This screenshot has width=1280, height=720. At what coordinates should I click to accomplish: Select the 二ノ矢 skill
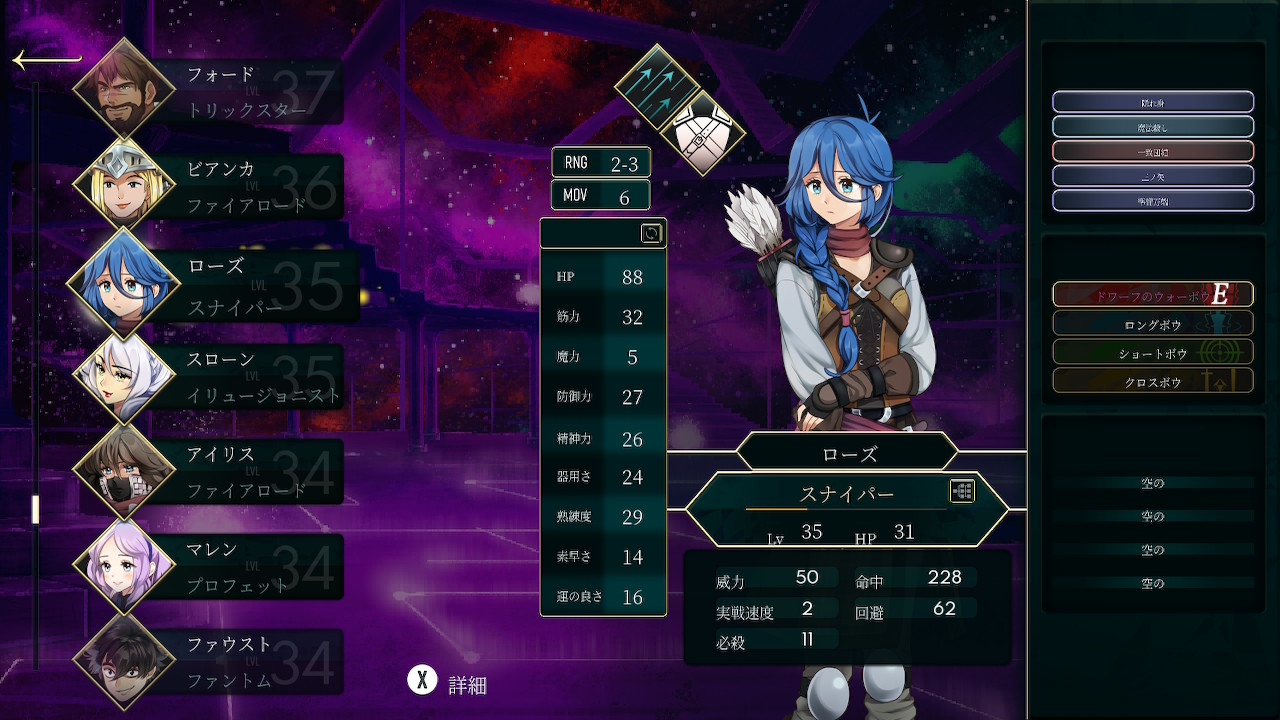click(1153, 177)
